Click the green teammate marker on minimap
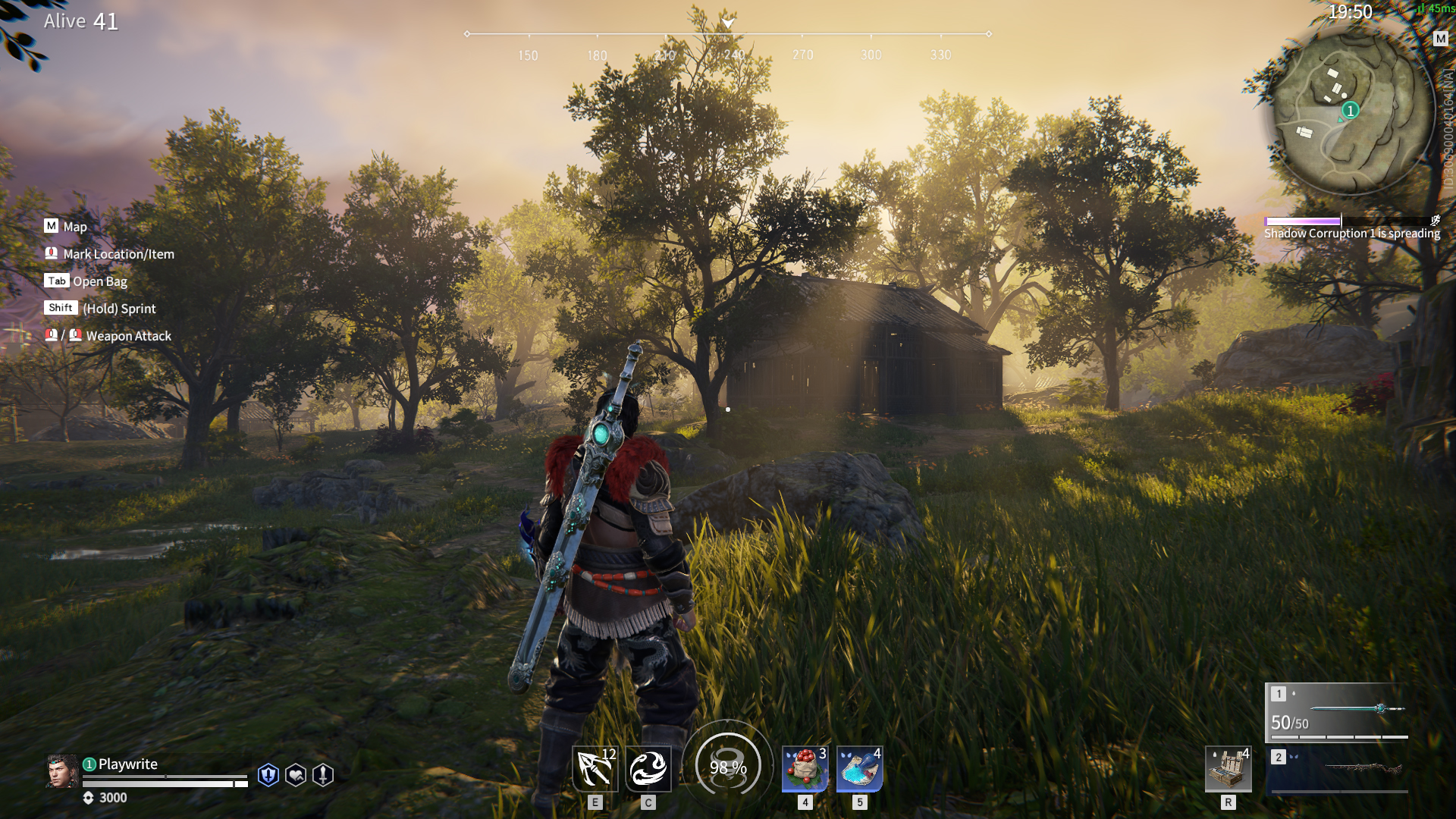The image size is (1456, 819). click(x=1350, y=111)
